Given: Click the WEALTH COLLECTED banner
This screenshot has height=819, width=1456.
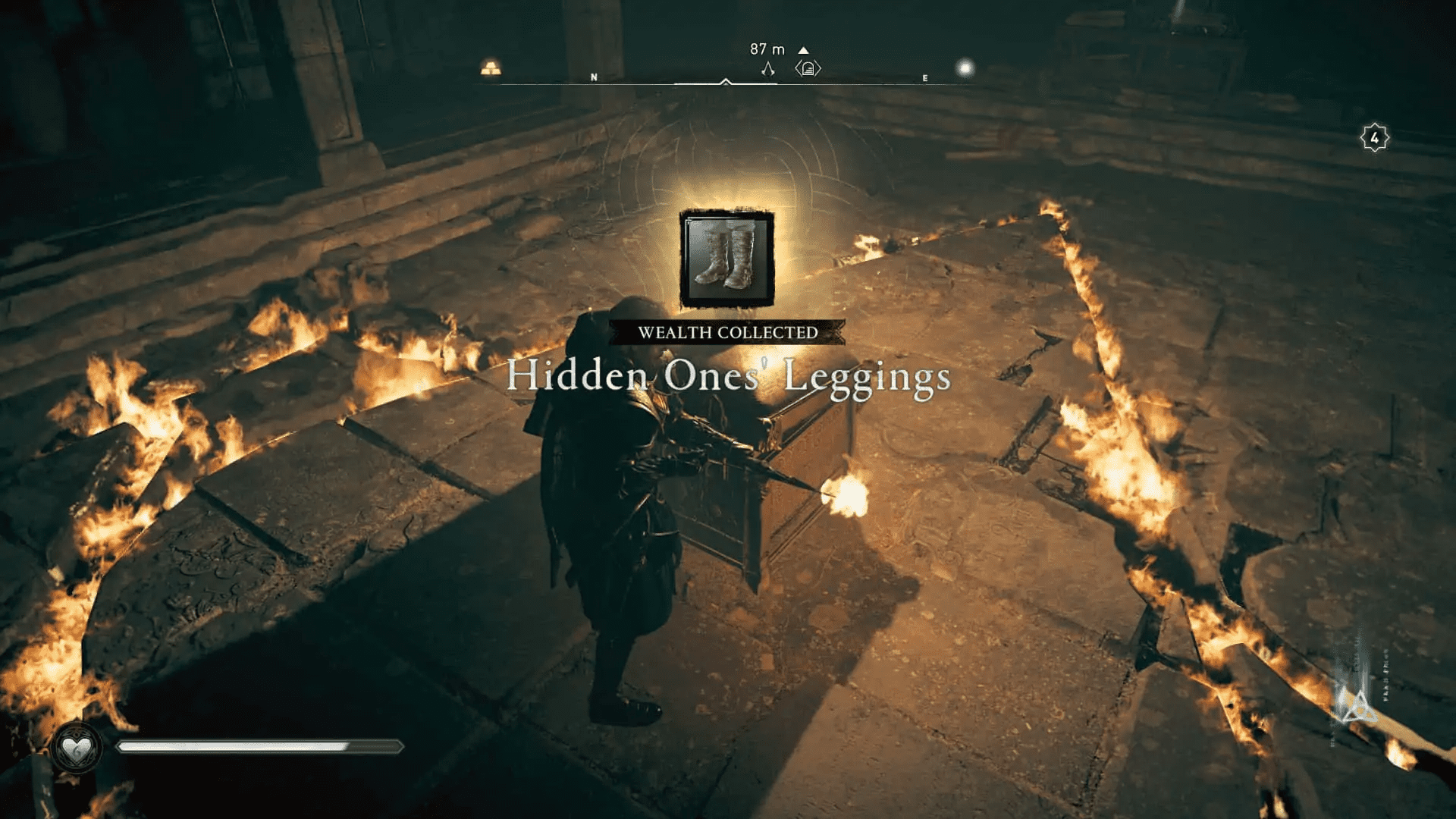Looking at the screenshot, I should (726, 331).
